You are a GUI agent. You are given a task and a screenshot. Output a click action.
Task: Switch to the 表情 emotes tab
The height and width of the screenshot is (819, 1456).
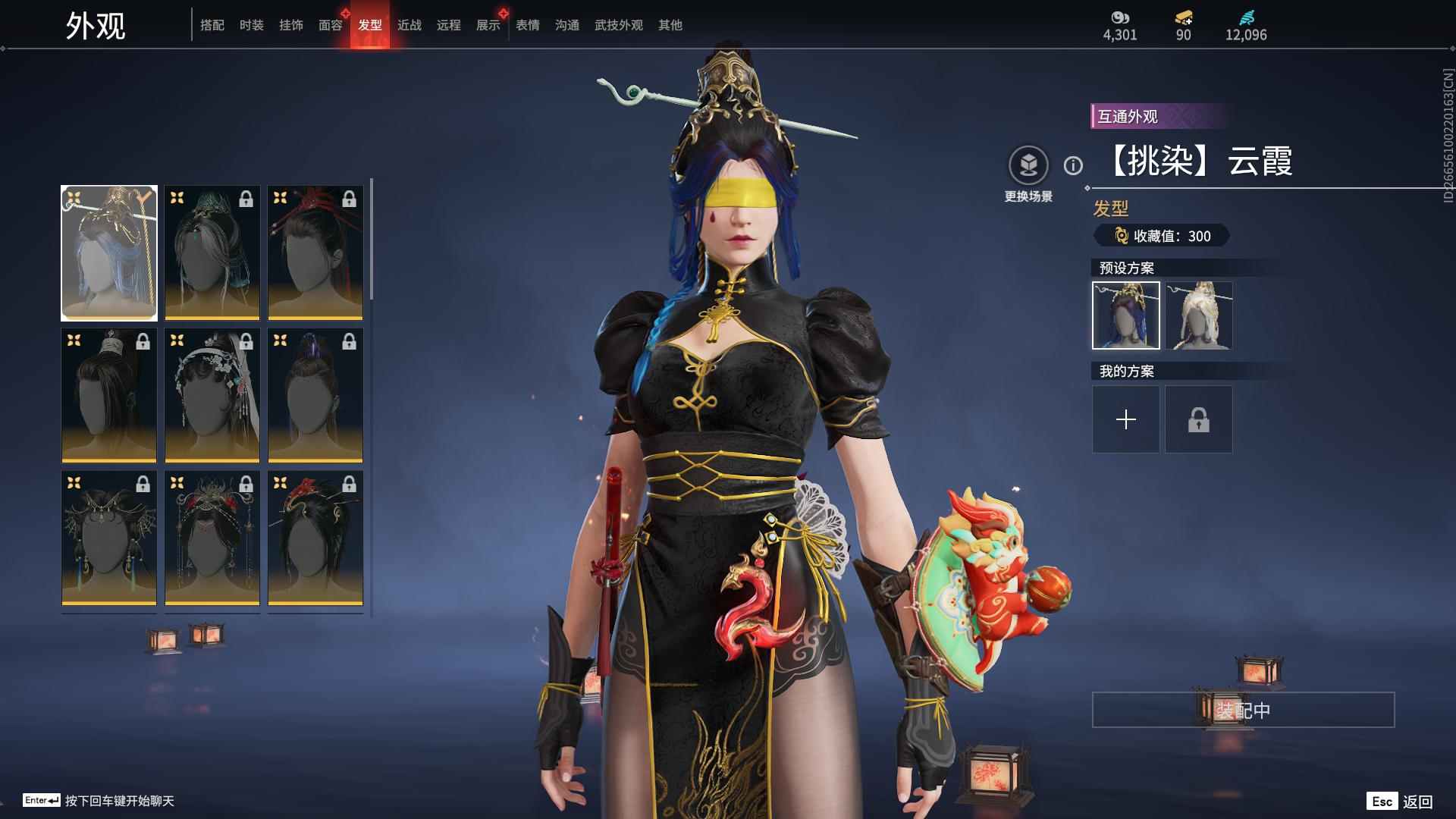[528, 25]
